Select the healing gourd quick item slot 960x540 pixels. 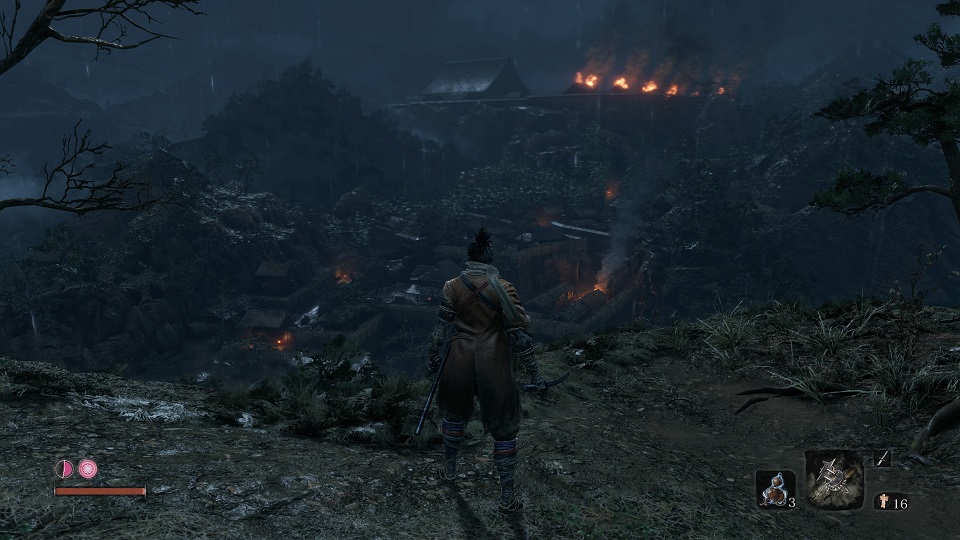[774, 488]
